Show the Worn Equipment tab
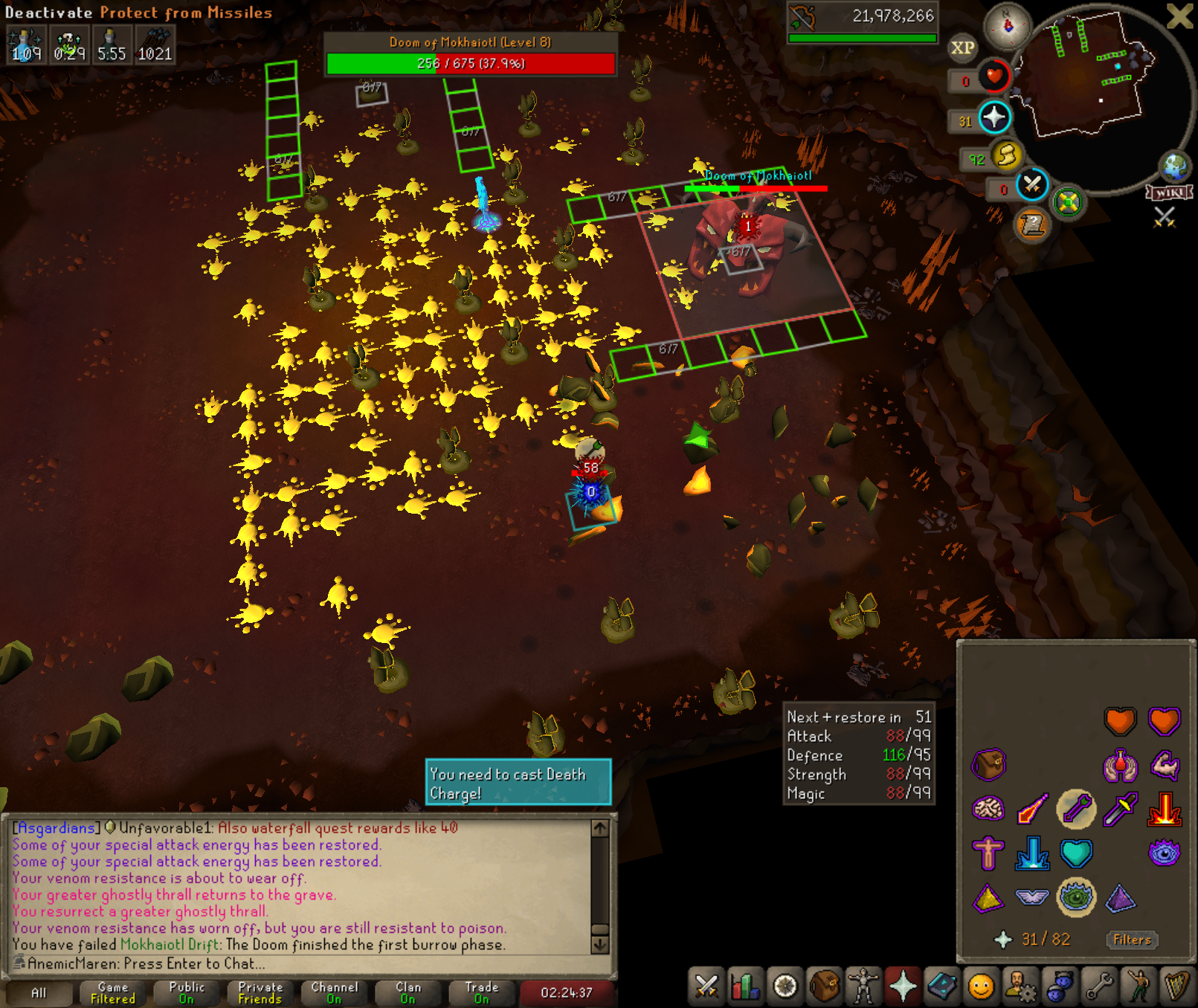 click(x=863, y=987)
